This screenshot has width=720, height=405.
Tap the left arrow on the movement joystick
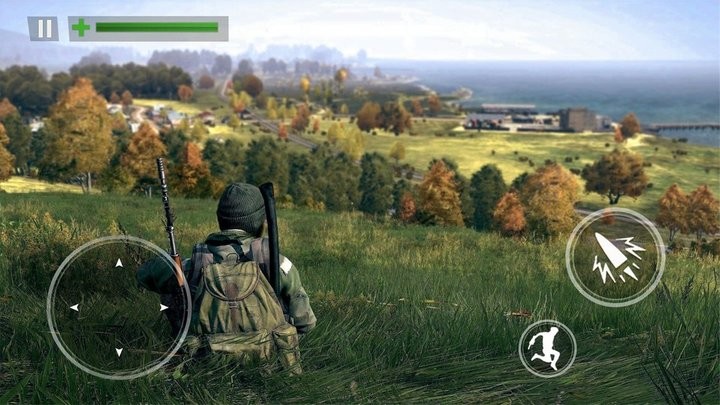click(x=74, y=307)
